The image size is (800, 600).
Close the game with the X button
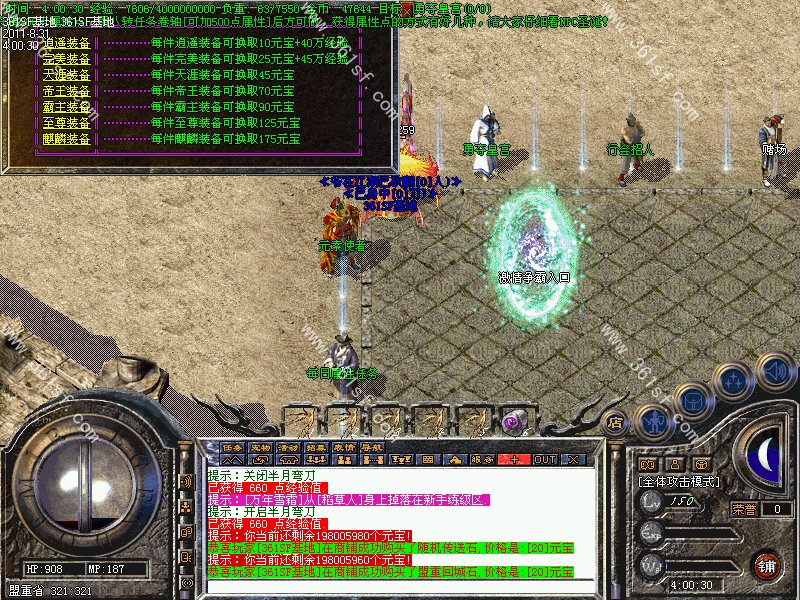[x=572, y=459]
